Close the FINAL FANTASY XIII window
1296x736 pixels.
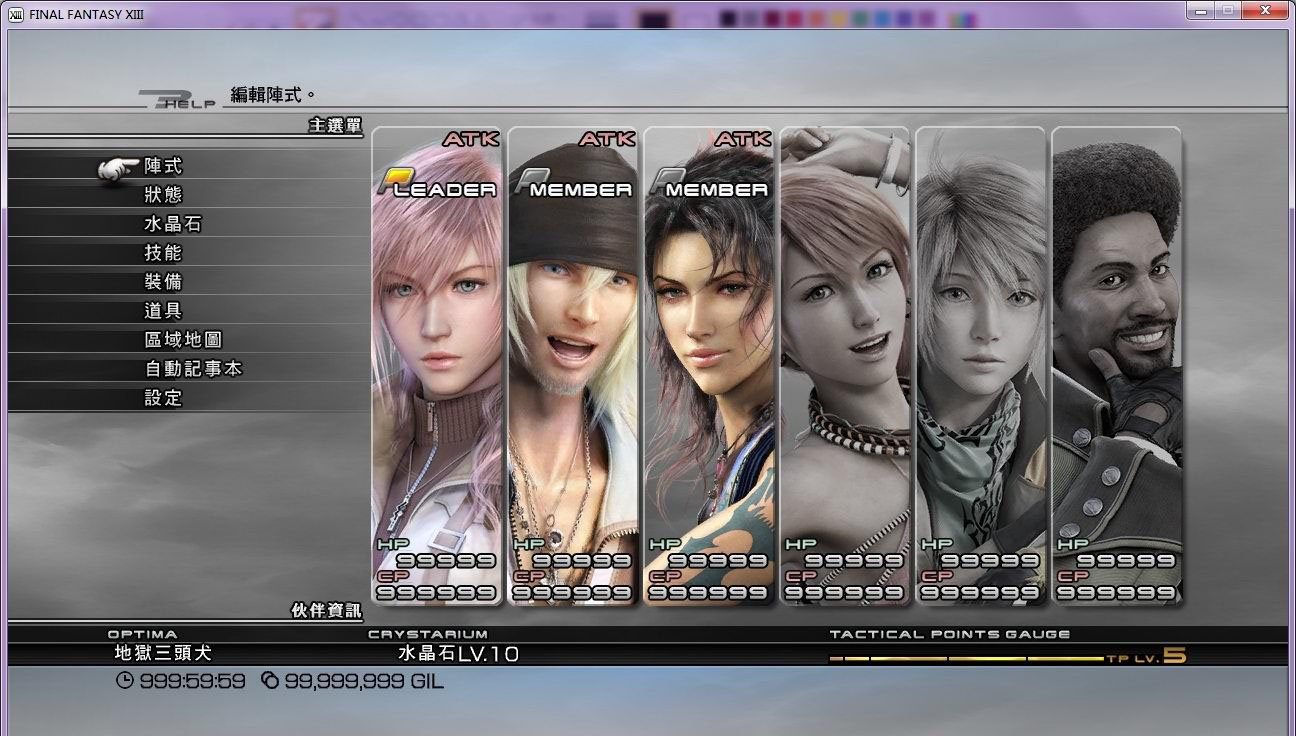pyautogui.click(x=1266, y=9)
